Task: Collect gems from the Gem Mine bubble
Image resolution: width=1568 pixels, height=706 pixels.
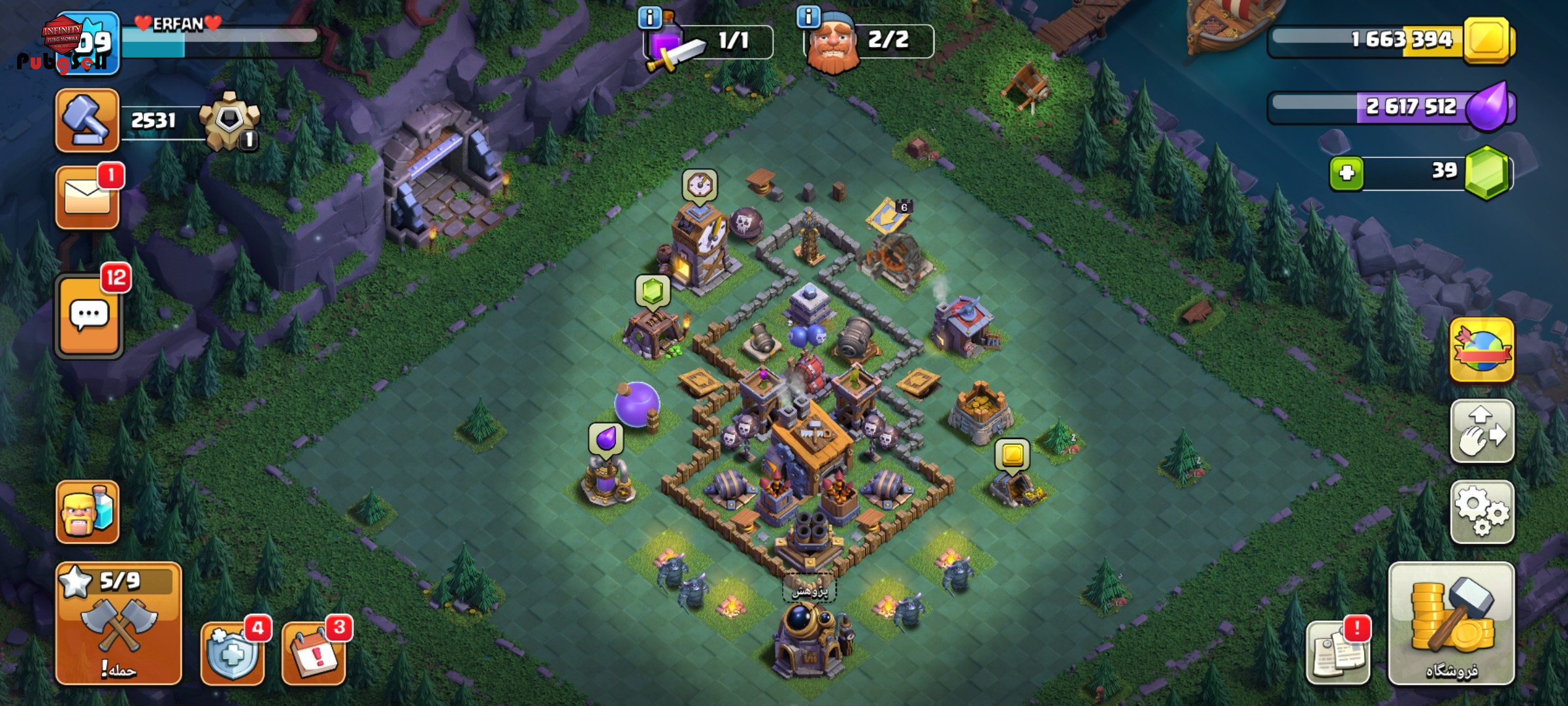Action: click(x=653, y=291)
